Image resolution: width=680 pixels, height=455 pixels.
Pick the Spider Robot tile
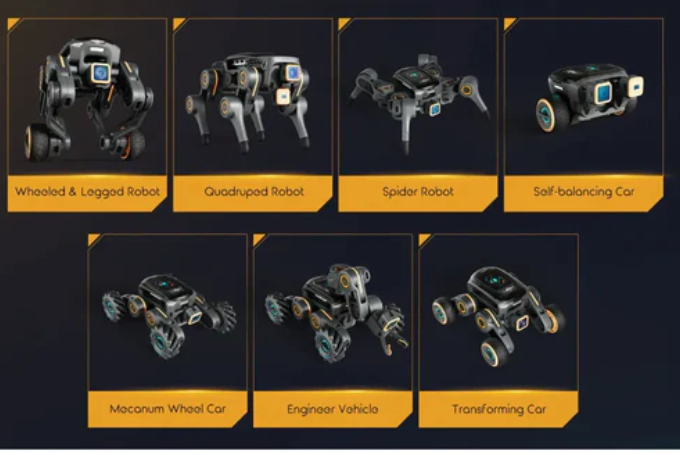click(418, 114)
